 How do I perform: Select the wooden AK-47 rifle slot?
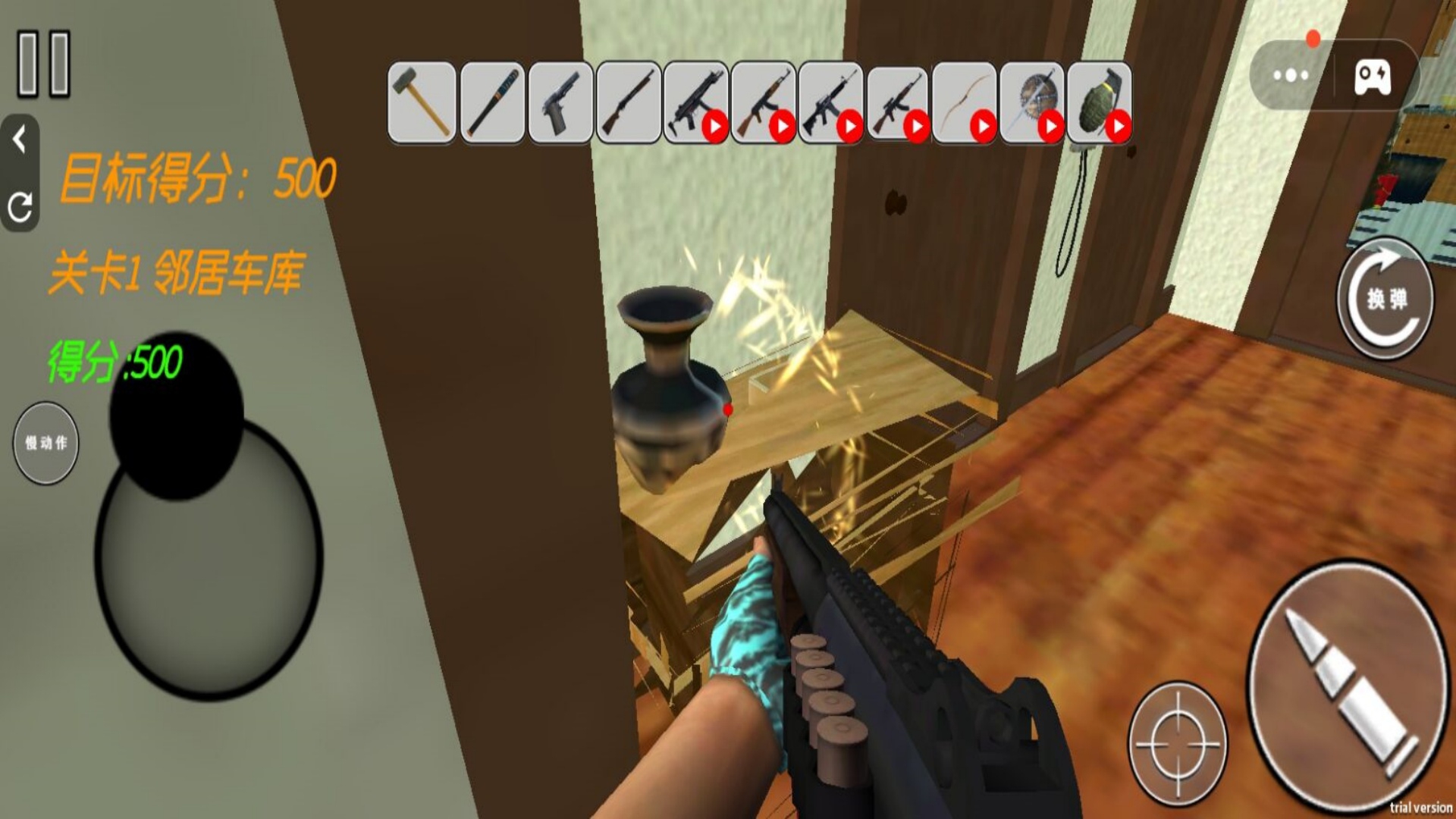pos(763,103)
